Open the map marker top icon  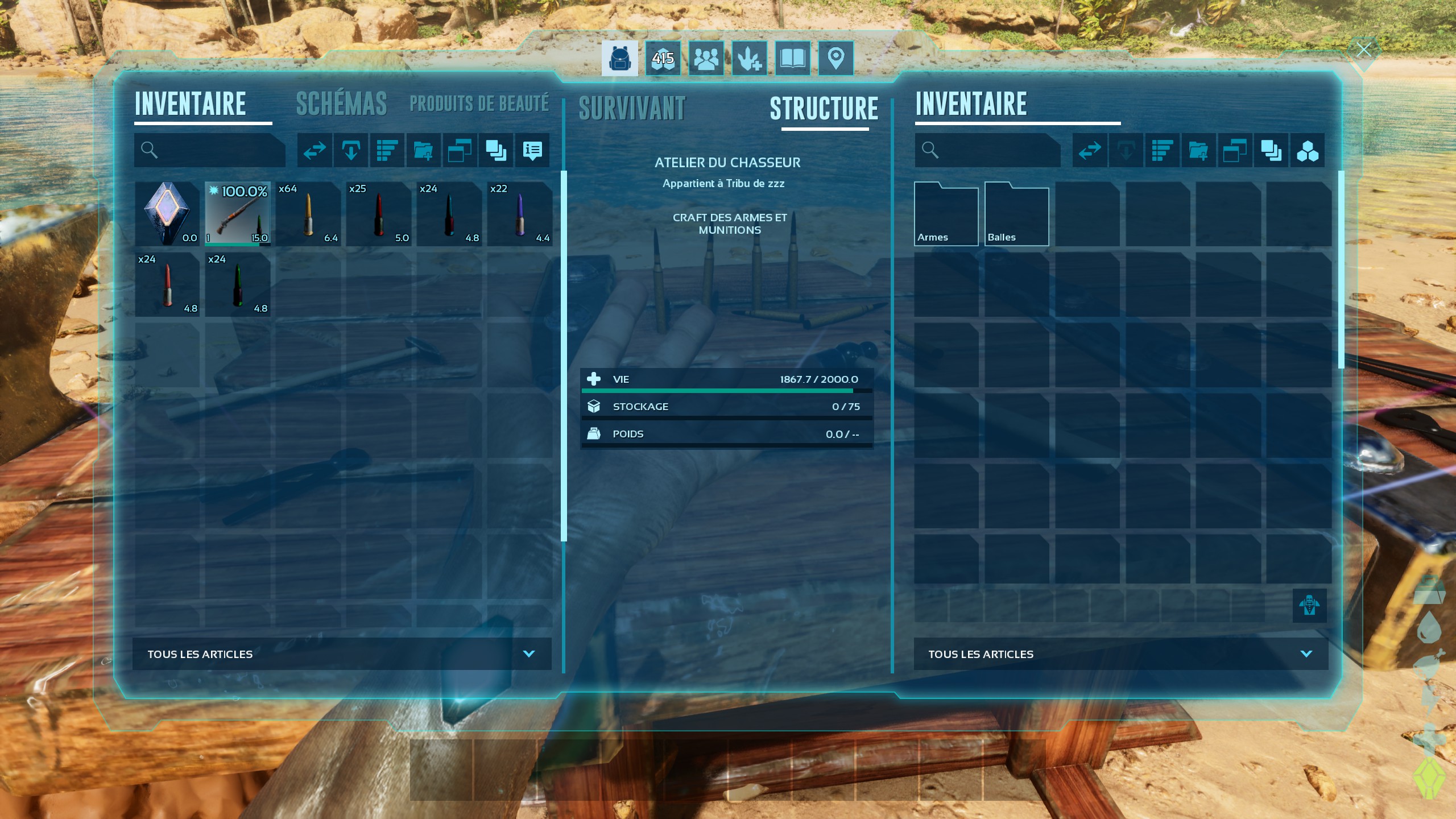tap(835, 58)
